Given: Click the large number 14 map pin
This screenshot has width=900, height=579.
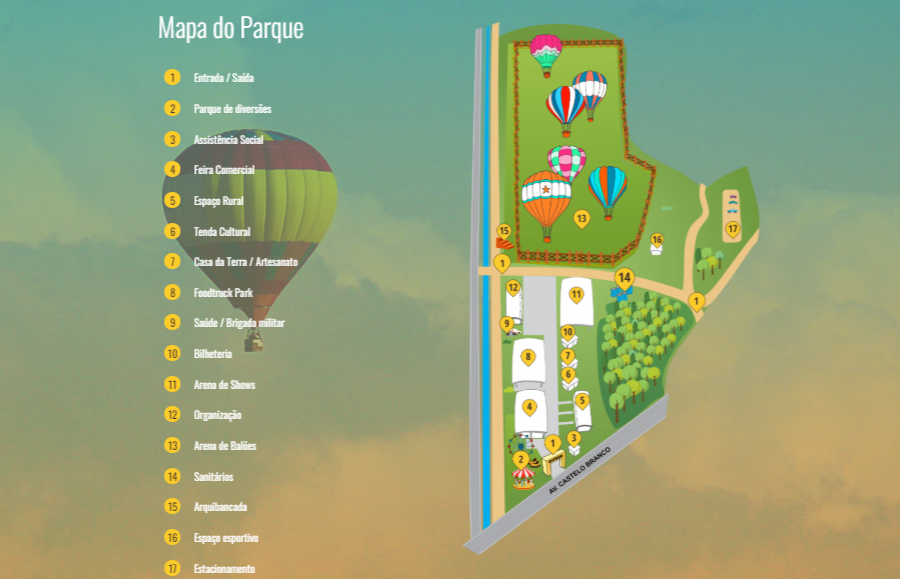Looking at the screenshot, I should tap(625, 277).
